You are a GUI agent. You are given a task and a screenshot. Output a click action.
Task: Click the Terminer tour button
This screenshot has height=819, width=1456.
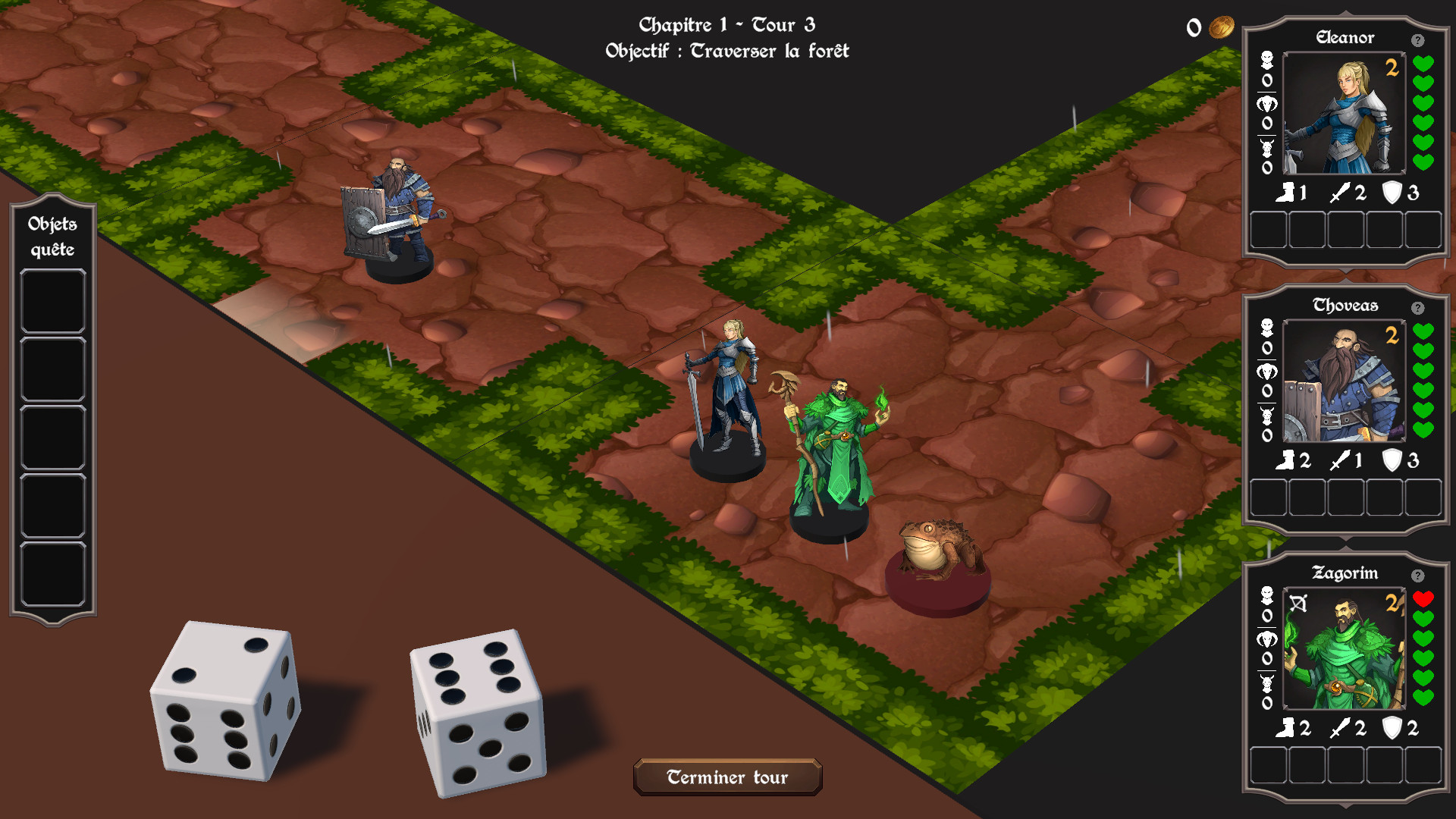click(x=727, y=777)
